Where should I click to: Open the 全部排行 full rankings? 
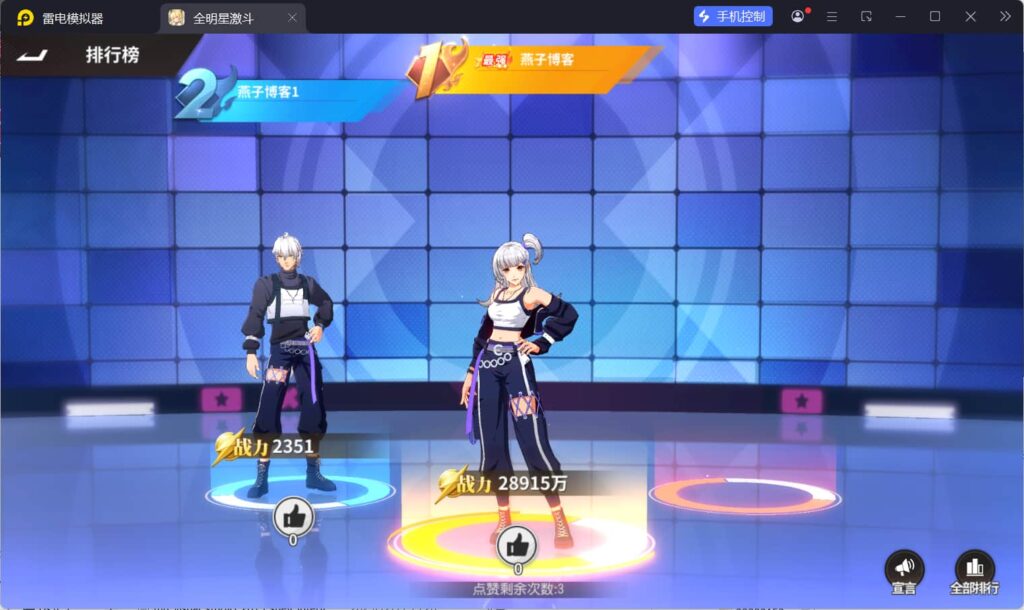click(974, 570)
